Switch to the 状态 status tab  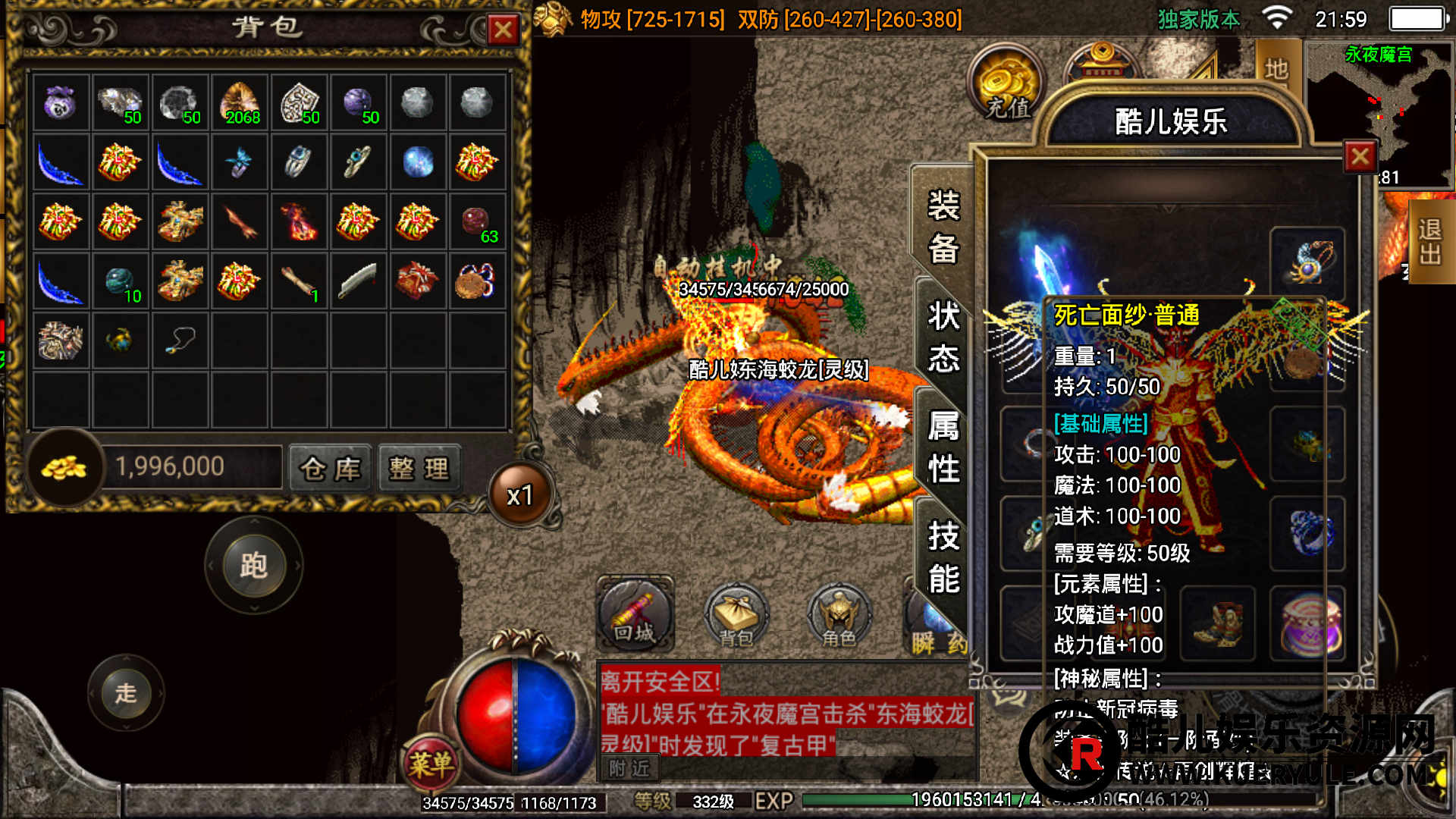943,337
